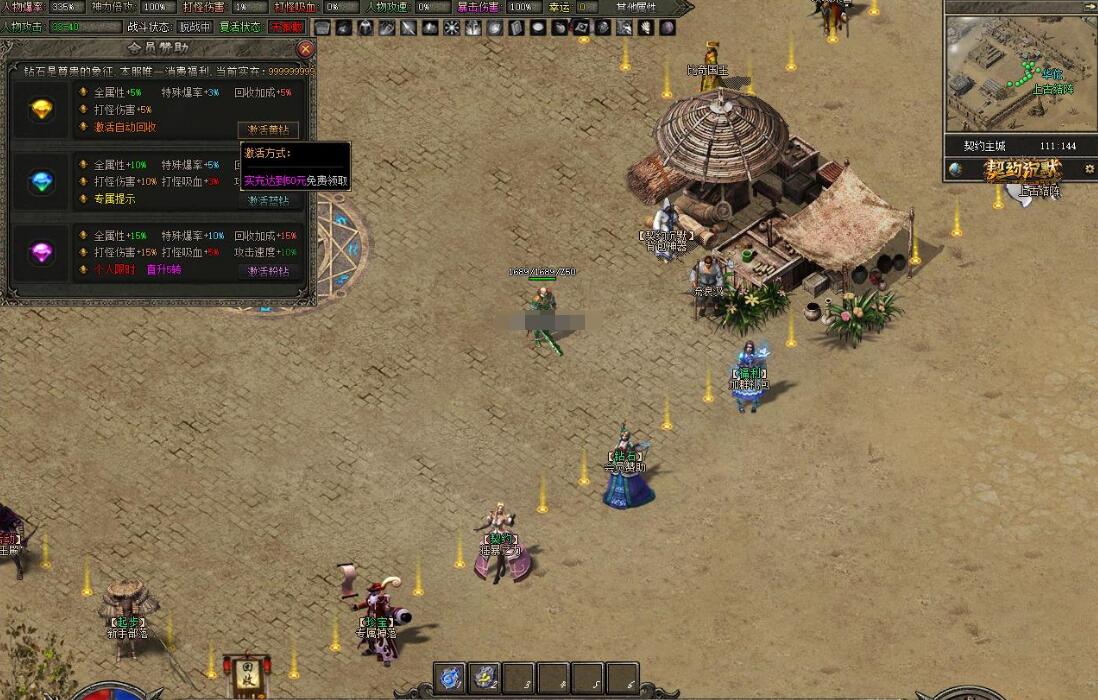Toggle the 脱战中 combat status indicator

click(x=195, y=27)
